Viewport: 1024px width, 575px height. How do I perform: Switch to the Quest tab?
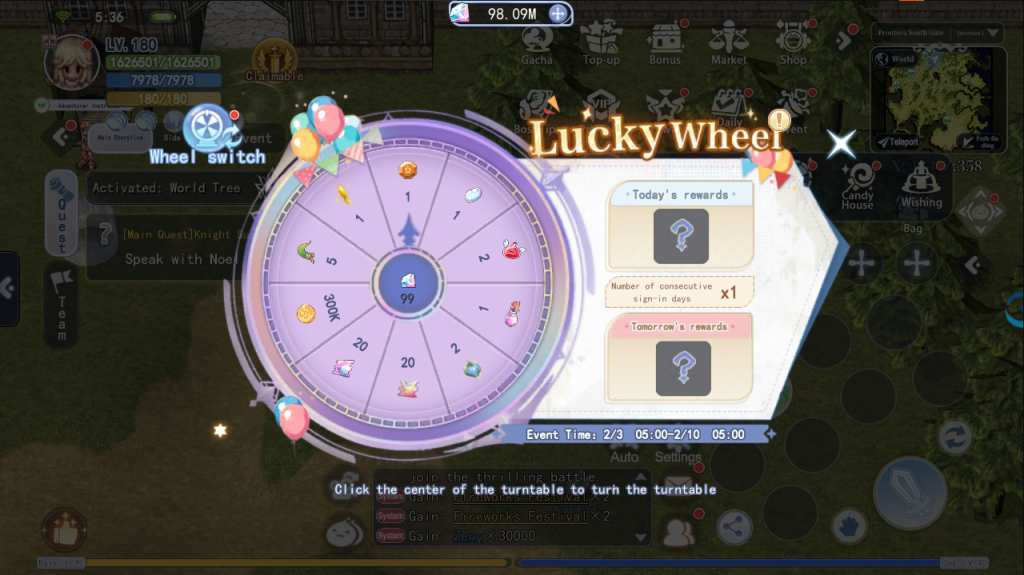tap(61, 212)
